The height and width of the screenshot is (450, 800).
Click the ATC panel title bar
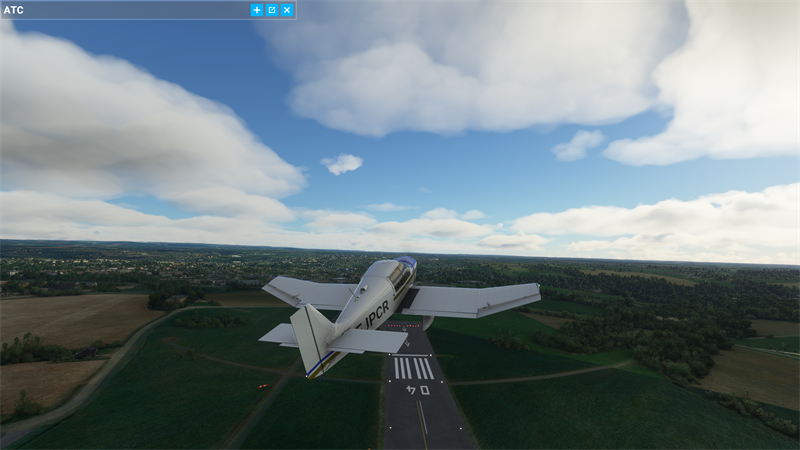point(120,10)
